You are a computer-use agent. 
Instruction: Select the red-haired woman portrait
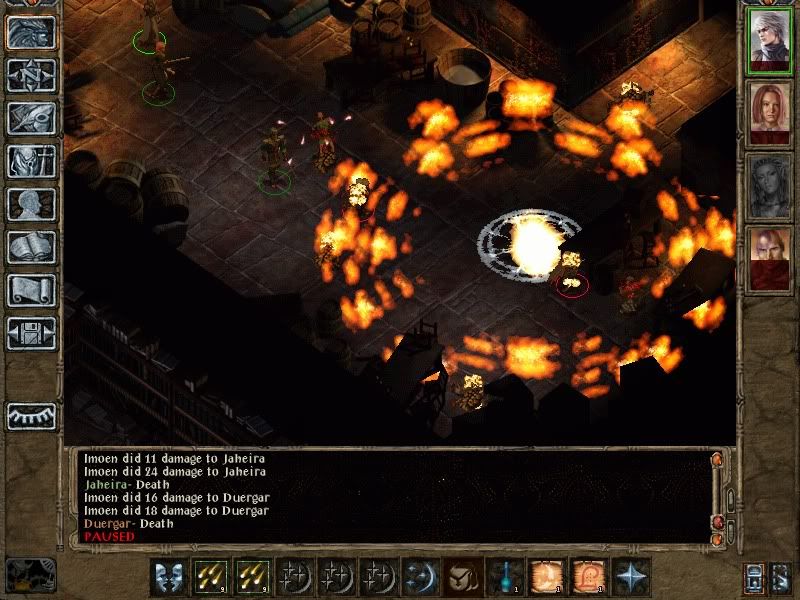click(x=770, y=114)
